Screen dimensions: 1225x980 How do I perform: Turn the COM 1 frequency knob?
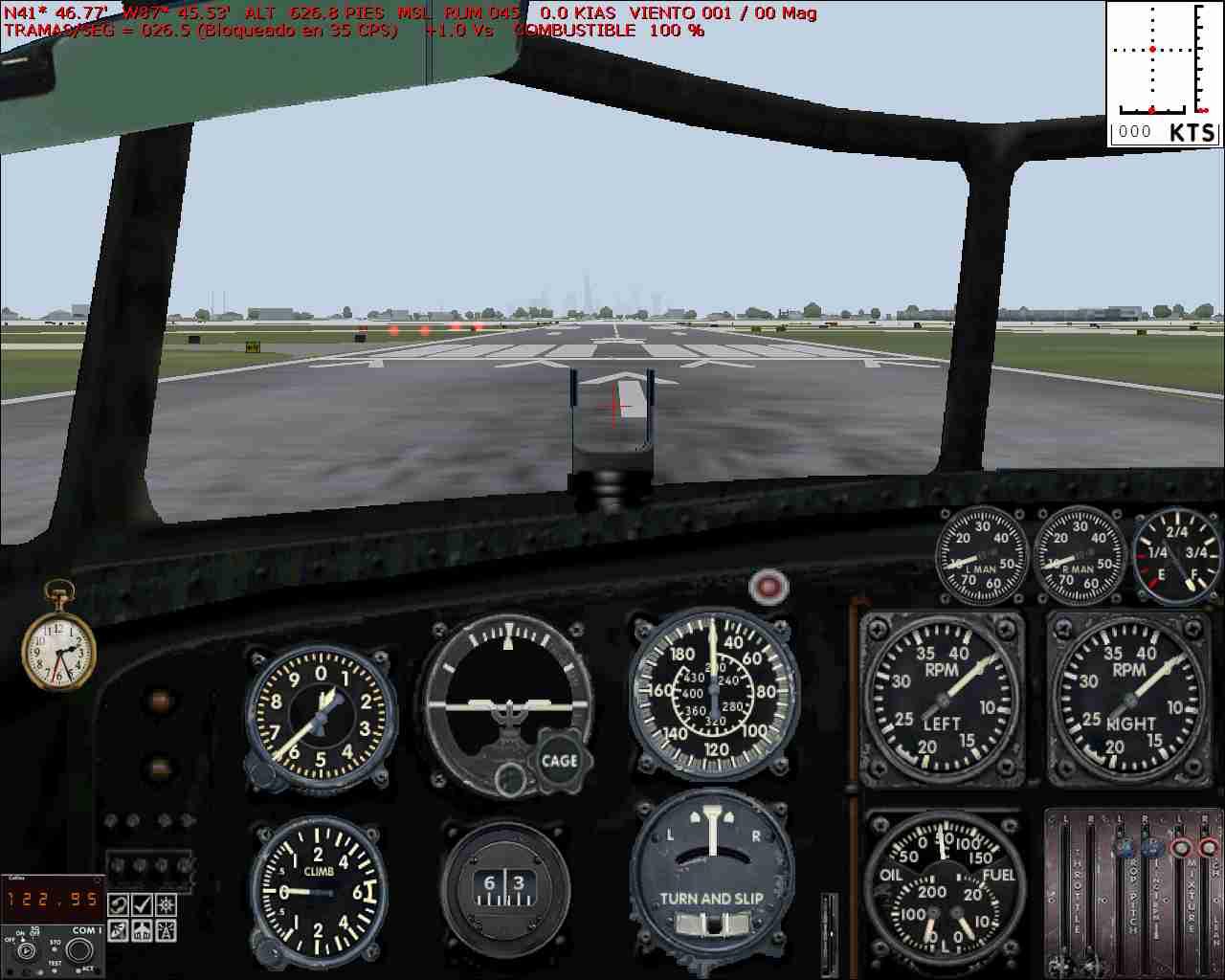pos(80,951)
